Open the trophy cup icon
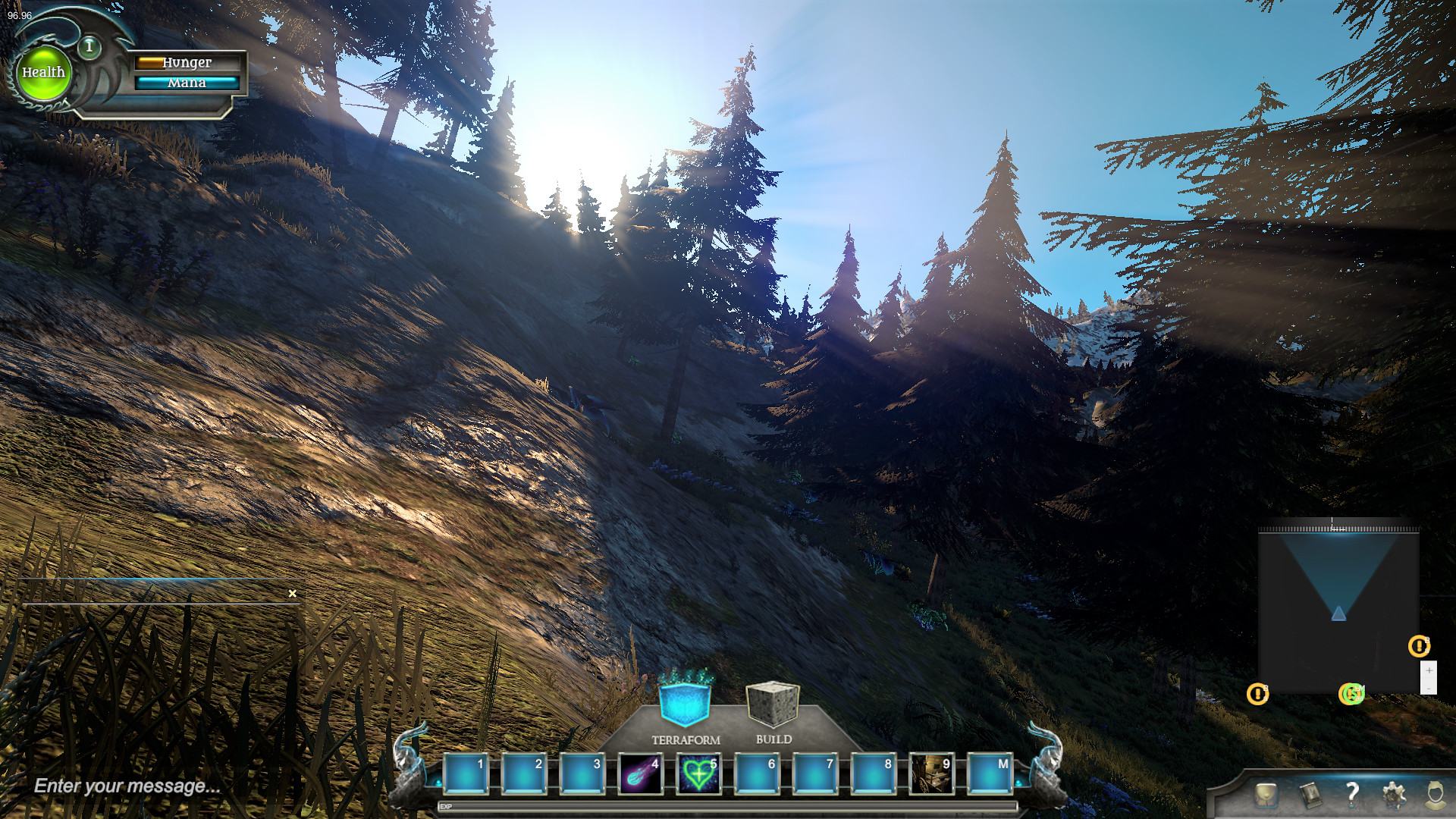 pyautogui.click(x=1265, y=795)
